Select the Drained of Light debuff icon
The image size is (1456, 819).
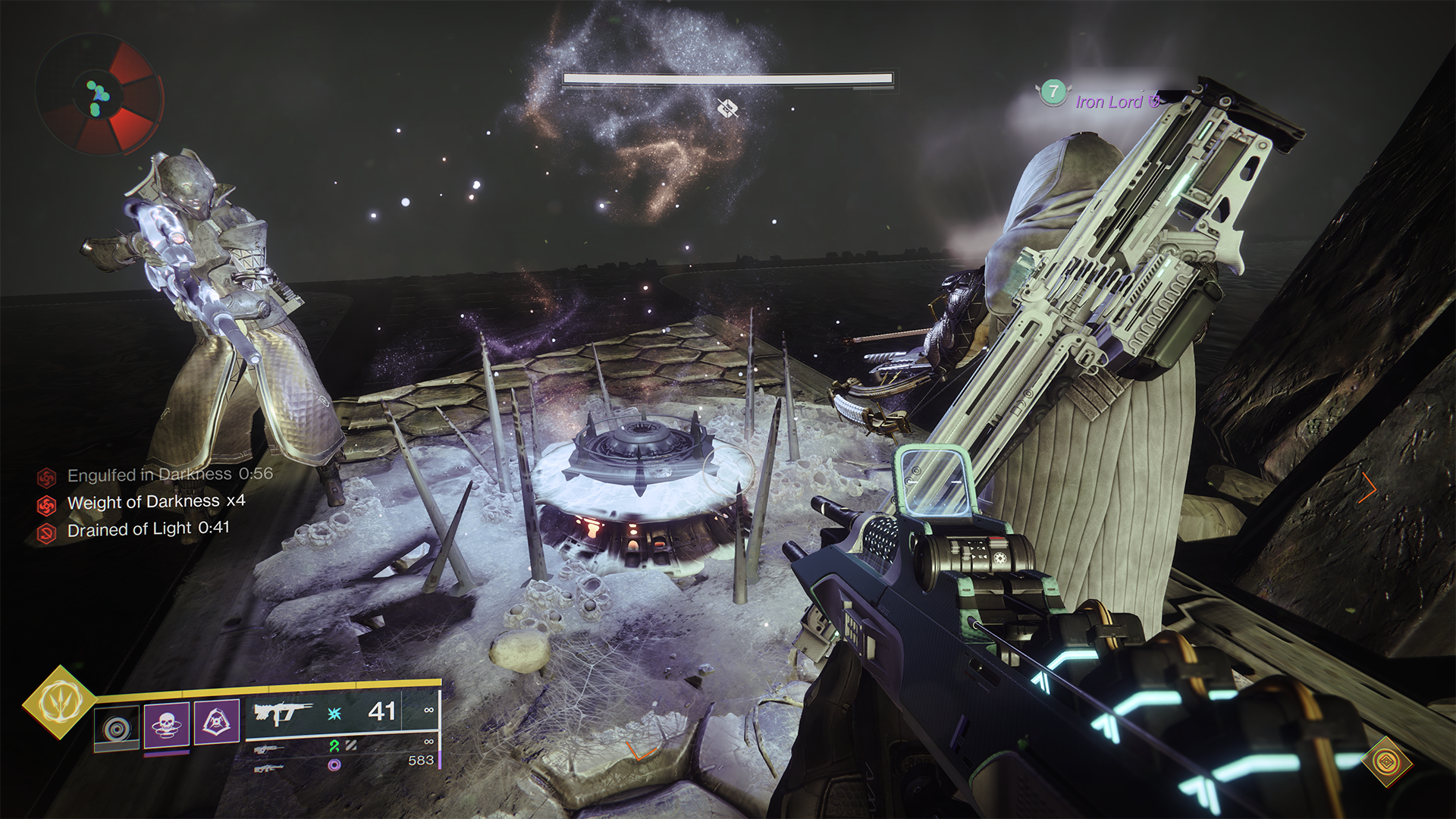click(x=46, y=529)
